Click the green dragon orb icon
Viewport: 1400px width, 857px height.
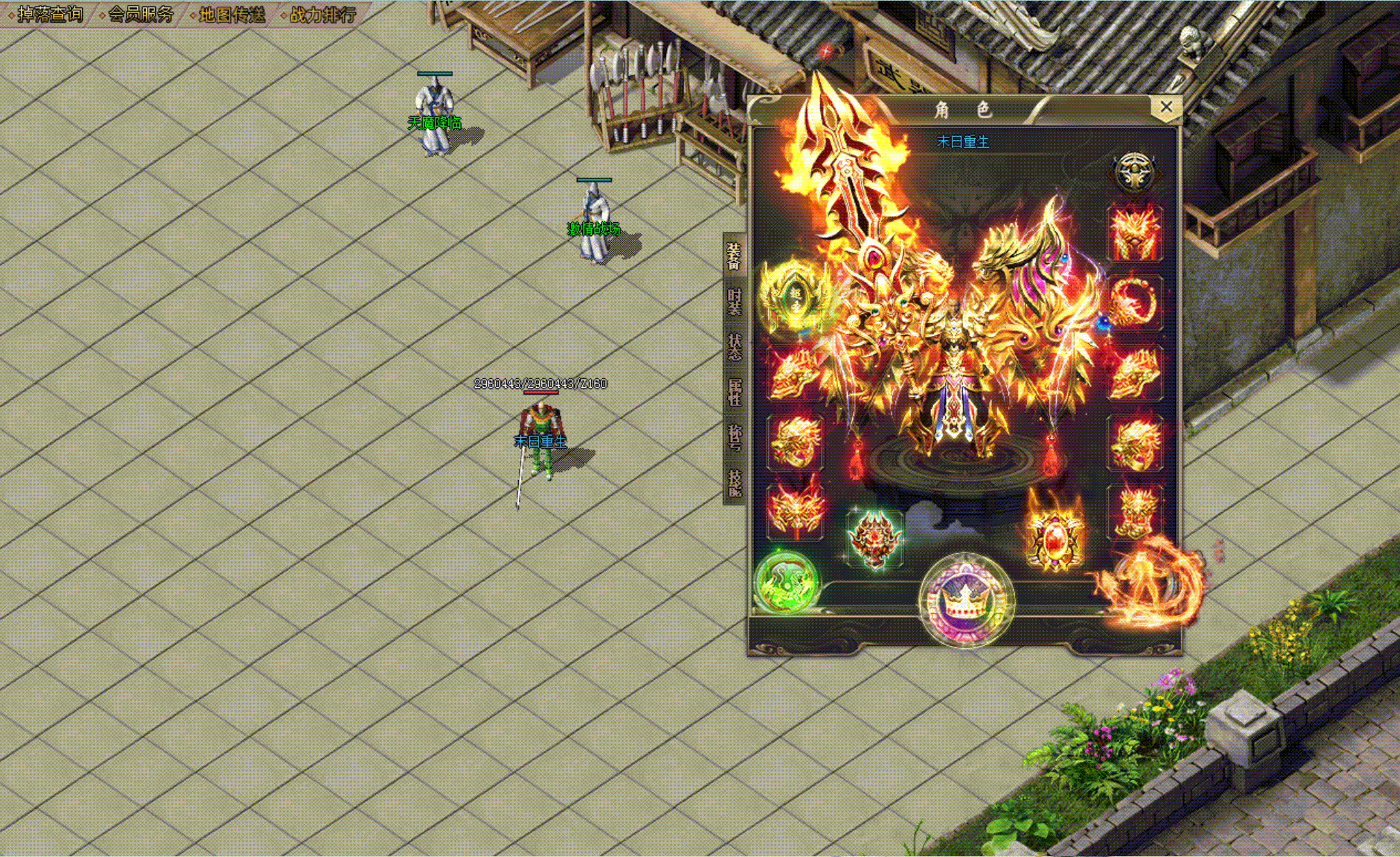tap(787, 582)
